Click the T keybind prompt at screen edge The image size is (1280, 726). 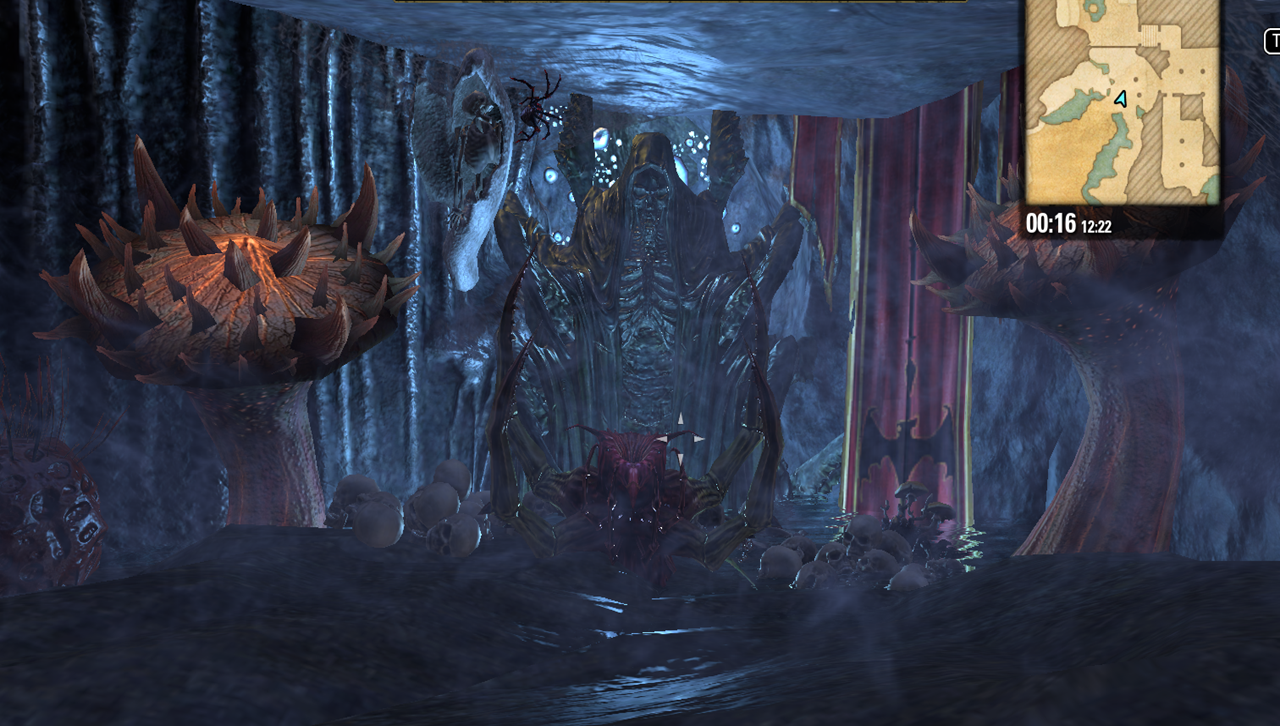tap(1272, 42)
